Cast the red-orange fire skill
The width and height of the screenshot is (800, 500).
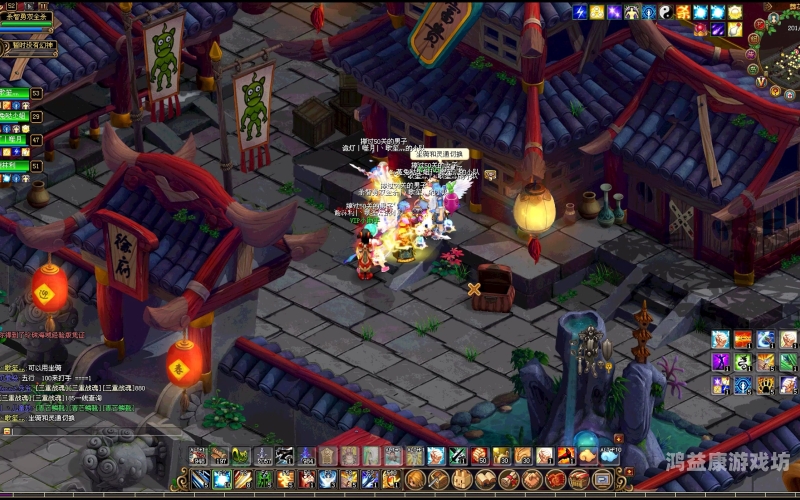tap(743, 339)
